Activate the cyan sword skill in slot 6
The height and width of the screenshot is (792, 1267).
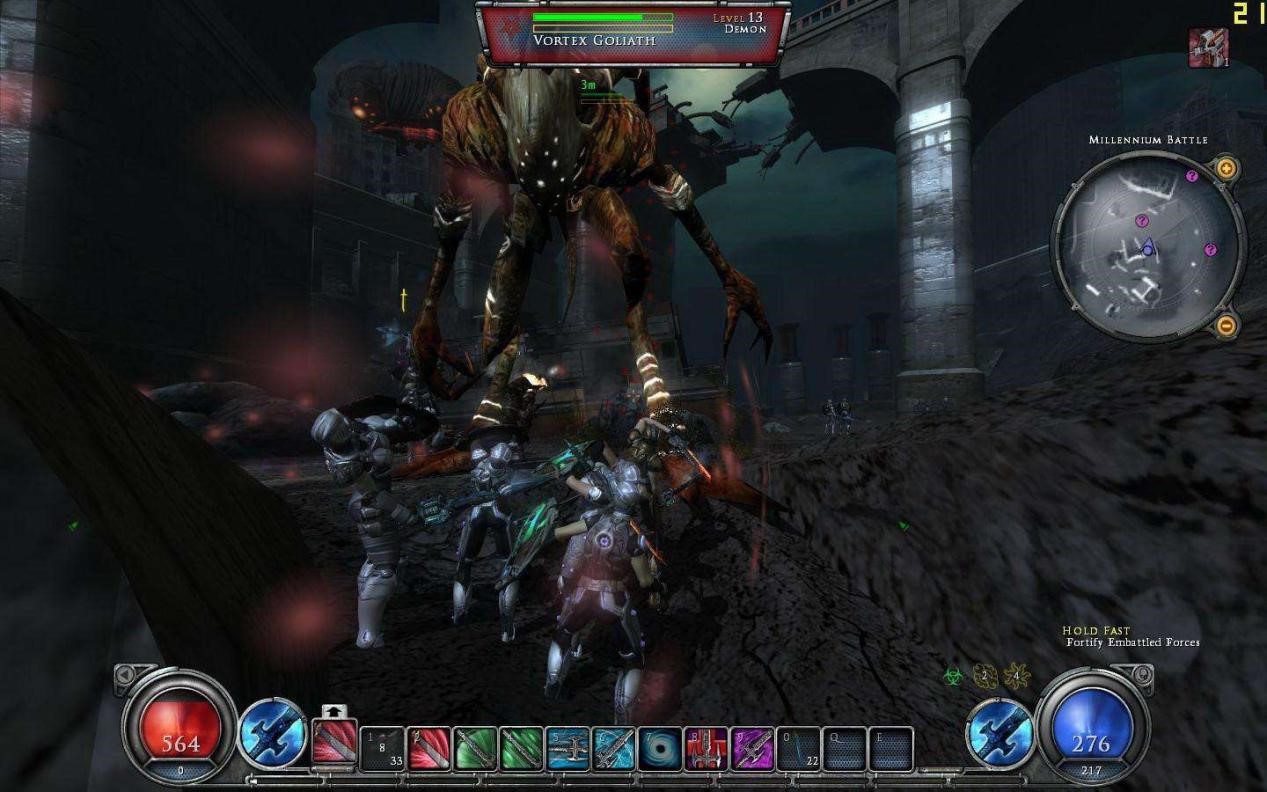[613, 748]
